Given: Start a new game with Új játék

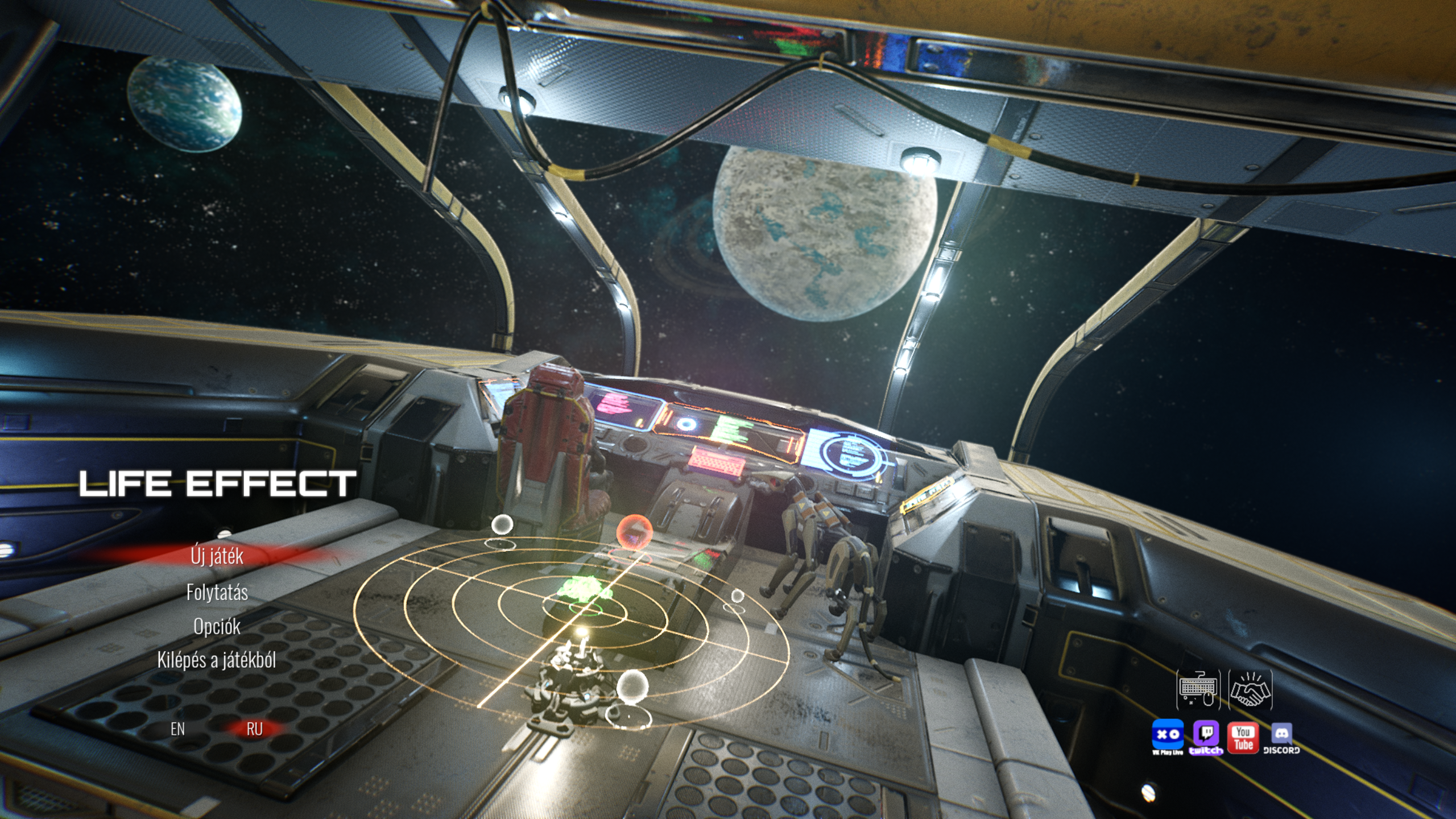Looking at the screenshot, I should tap(217, 556).
